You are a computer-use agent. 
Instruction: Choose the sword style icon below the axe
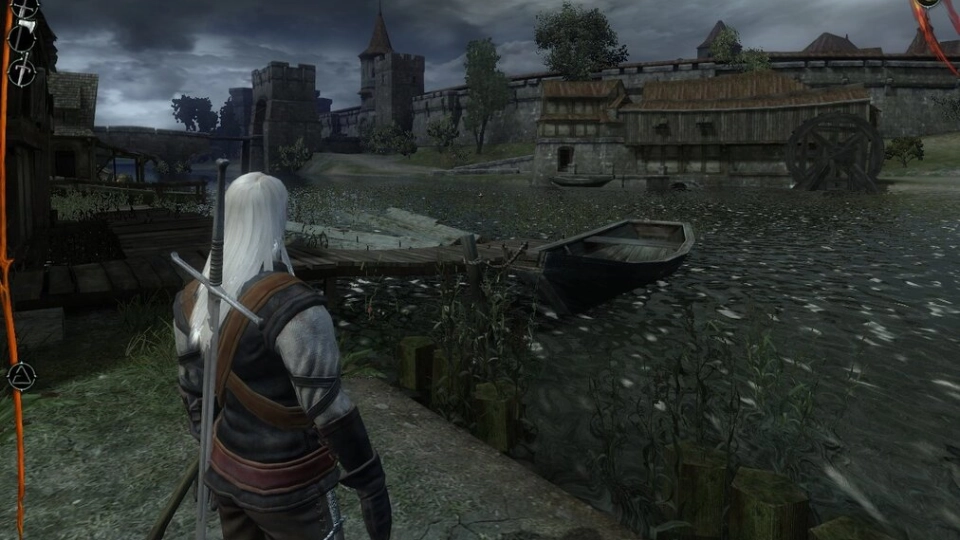click(x=22, y=71)
